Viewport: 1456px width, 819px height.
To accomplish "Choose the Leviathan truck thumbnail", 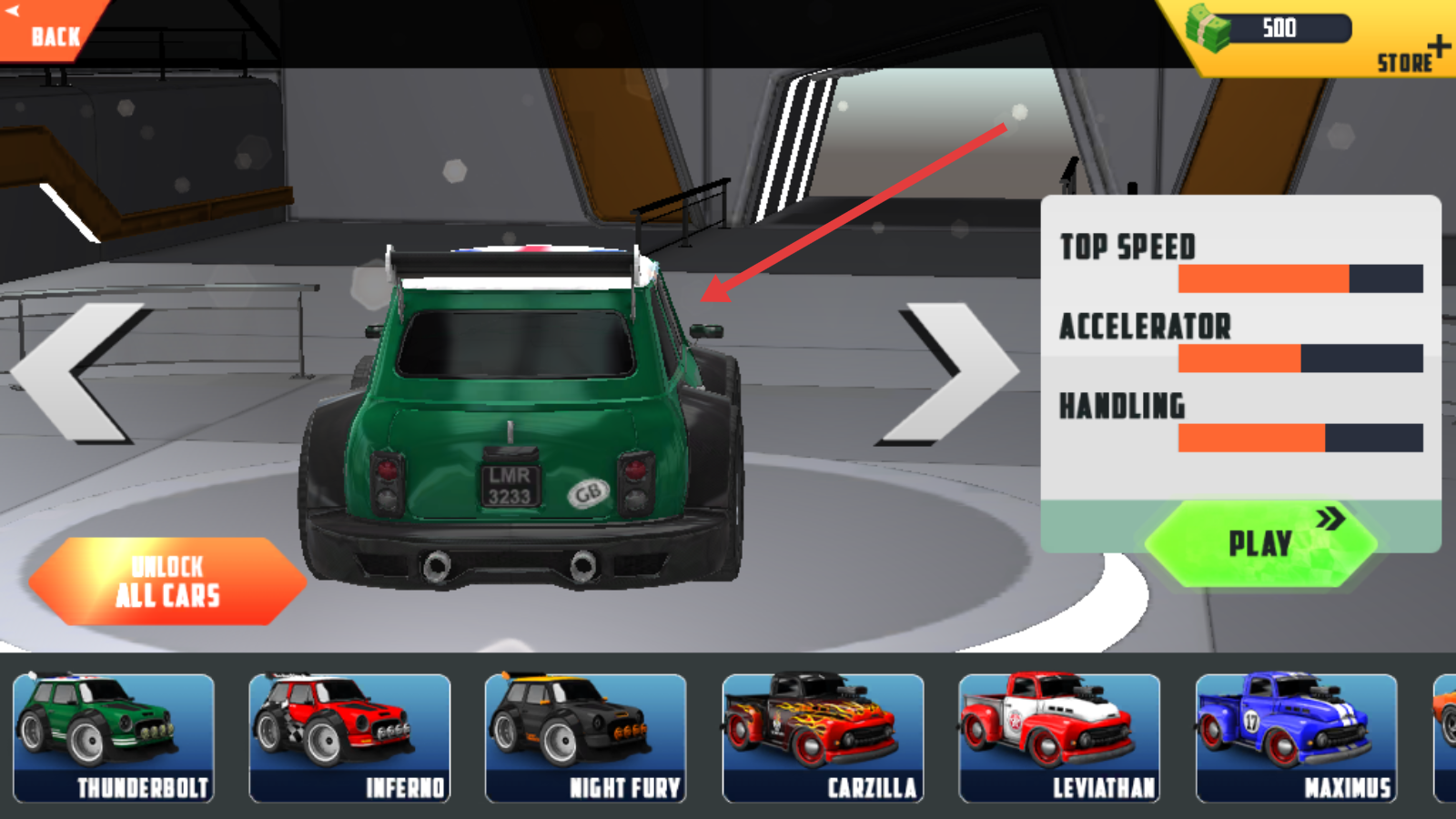I will pyautogui.click(x=1059, y=738).
